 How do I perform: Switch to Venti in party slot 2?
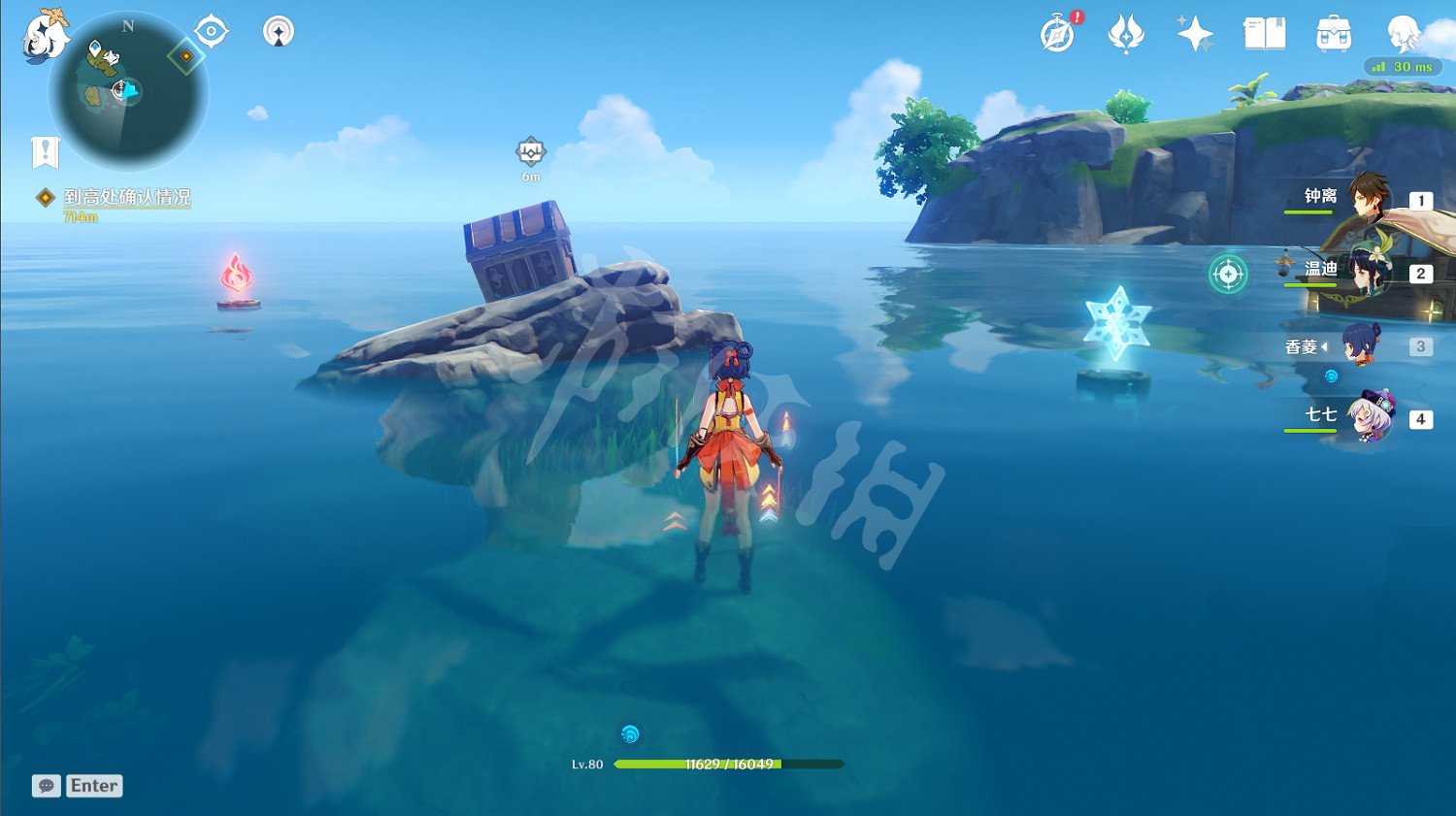(1369, 274)
